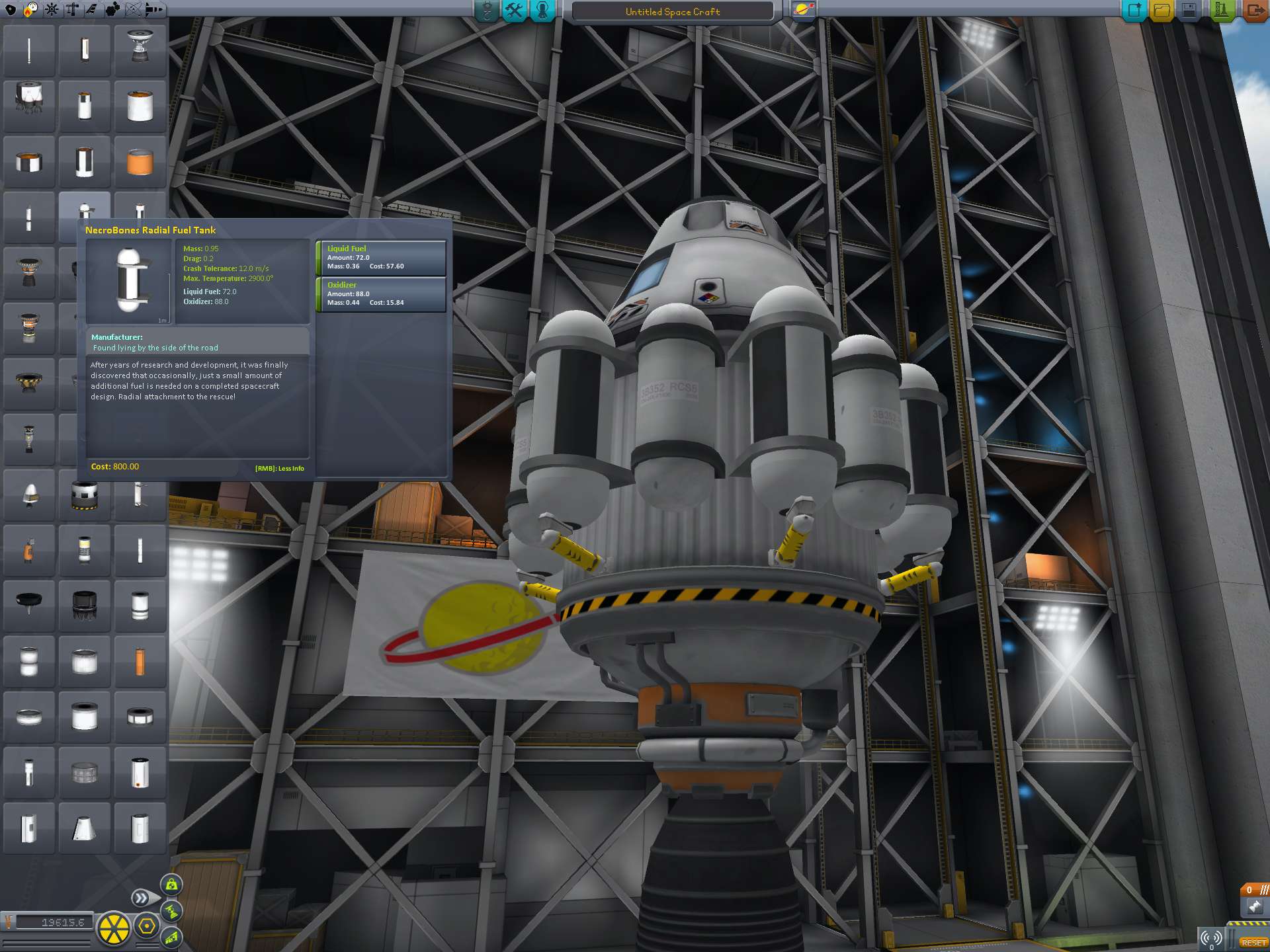The image size is (1270, 952).
Task: Start a new craft
Action: (1134, 11)
